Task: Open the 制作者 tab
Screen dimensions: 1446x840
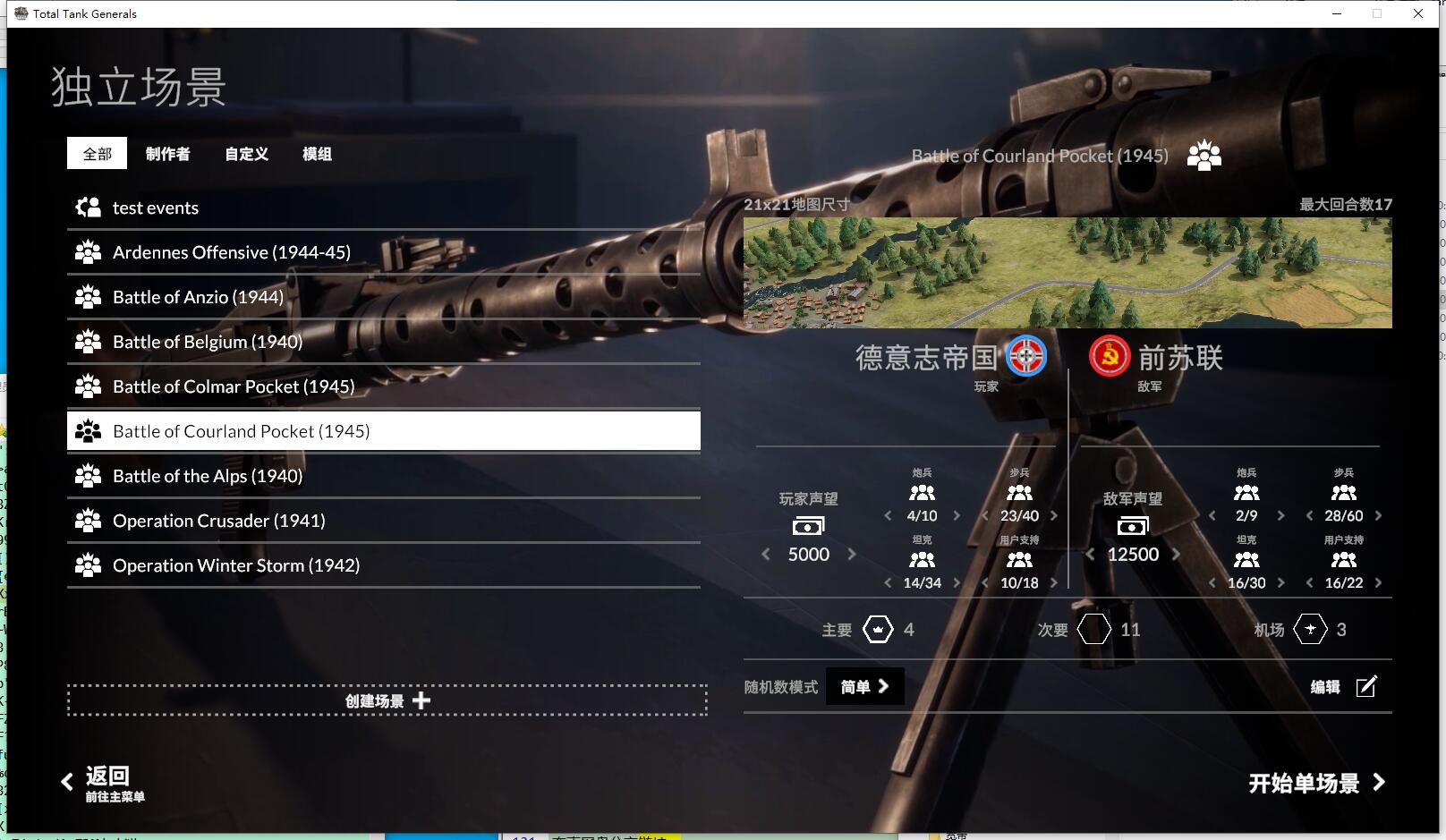Action: [167, 154]
